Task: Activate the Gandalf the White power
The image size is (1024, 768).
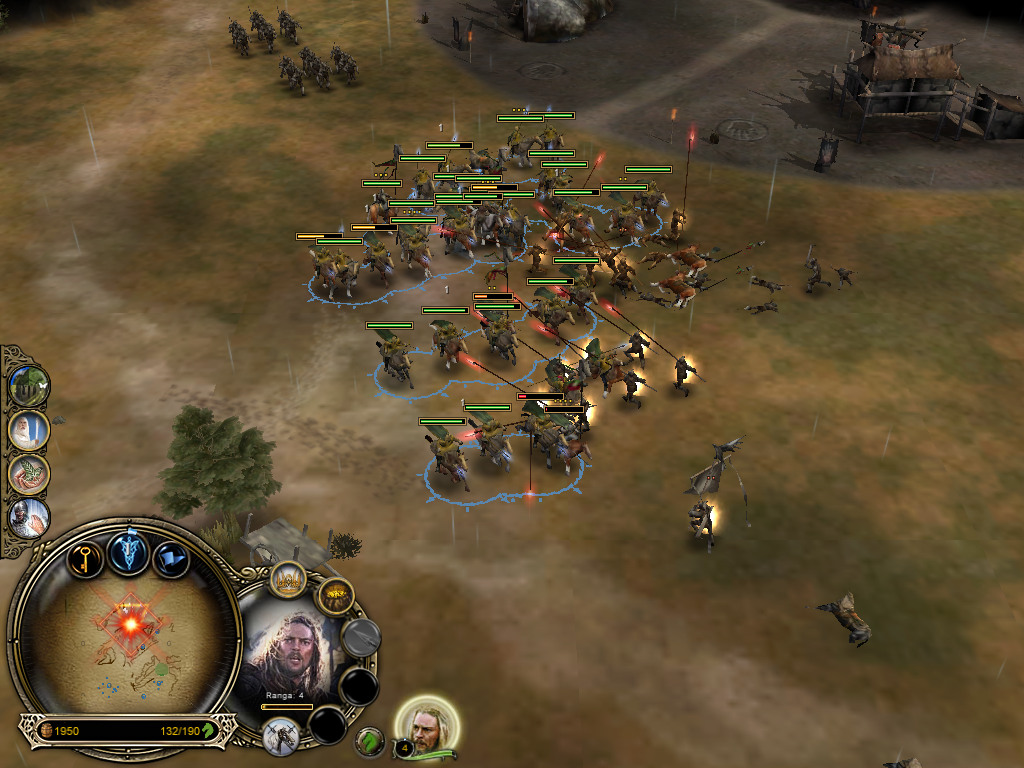Action: 28,430
